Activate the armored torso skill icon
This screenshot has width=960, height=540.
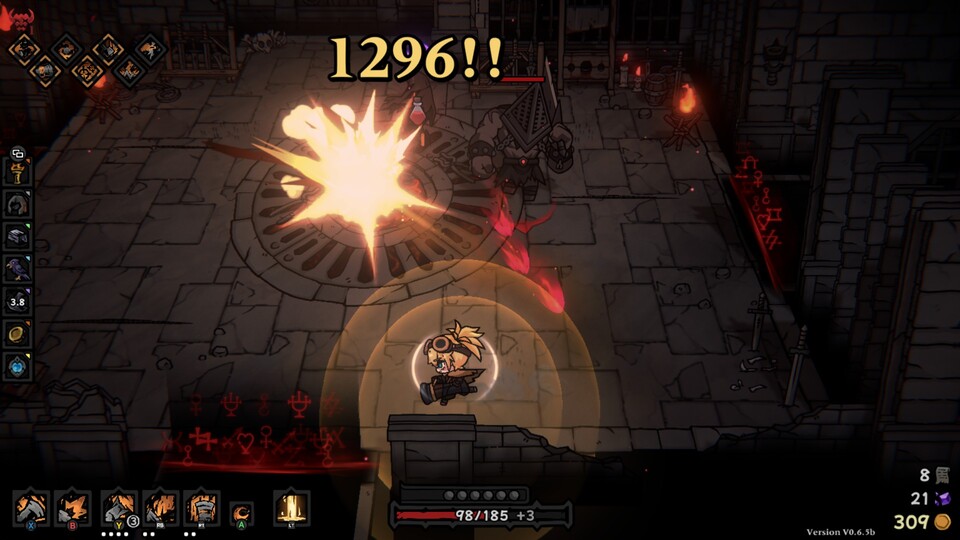click(201, 508)
